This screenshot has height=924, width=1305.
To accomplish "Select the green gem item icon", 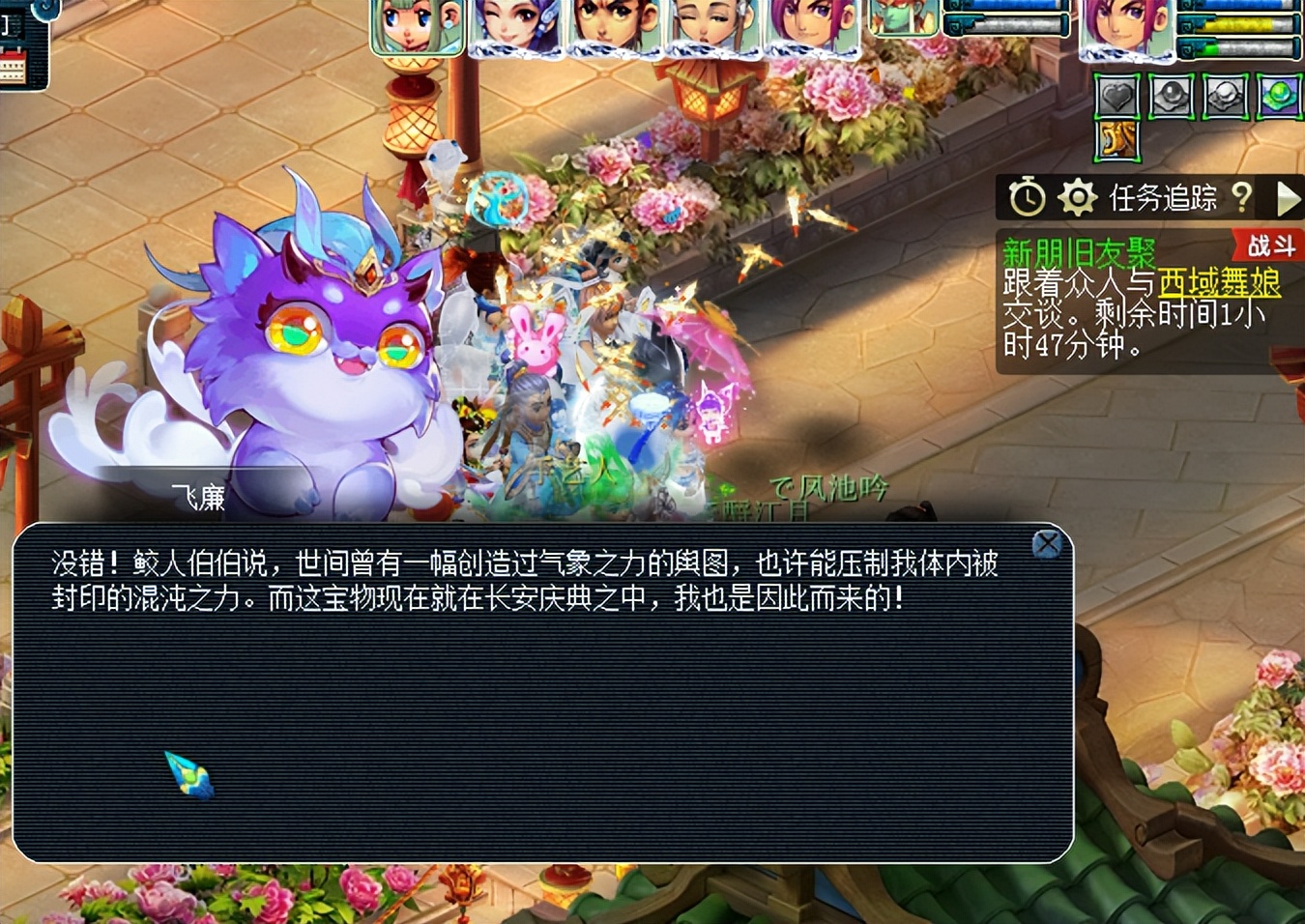I will (x=1277, y=94).
